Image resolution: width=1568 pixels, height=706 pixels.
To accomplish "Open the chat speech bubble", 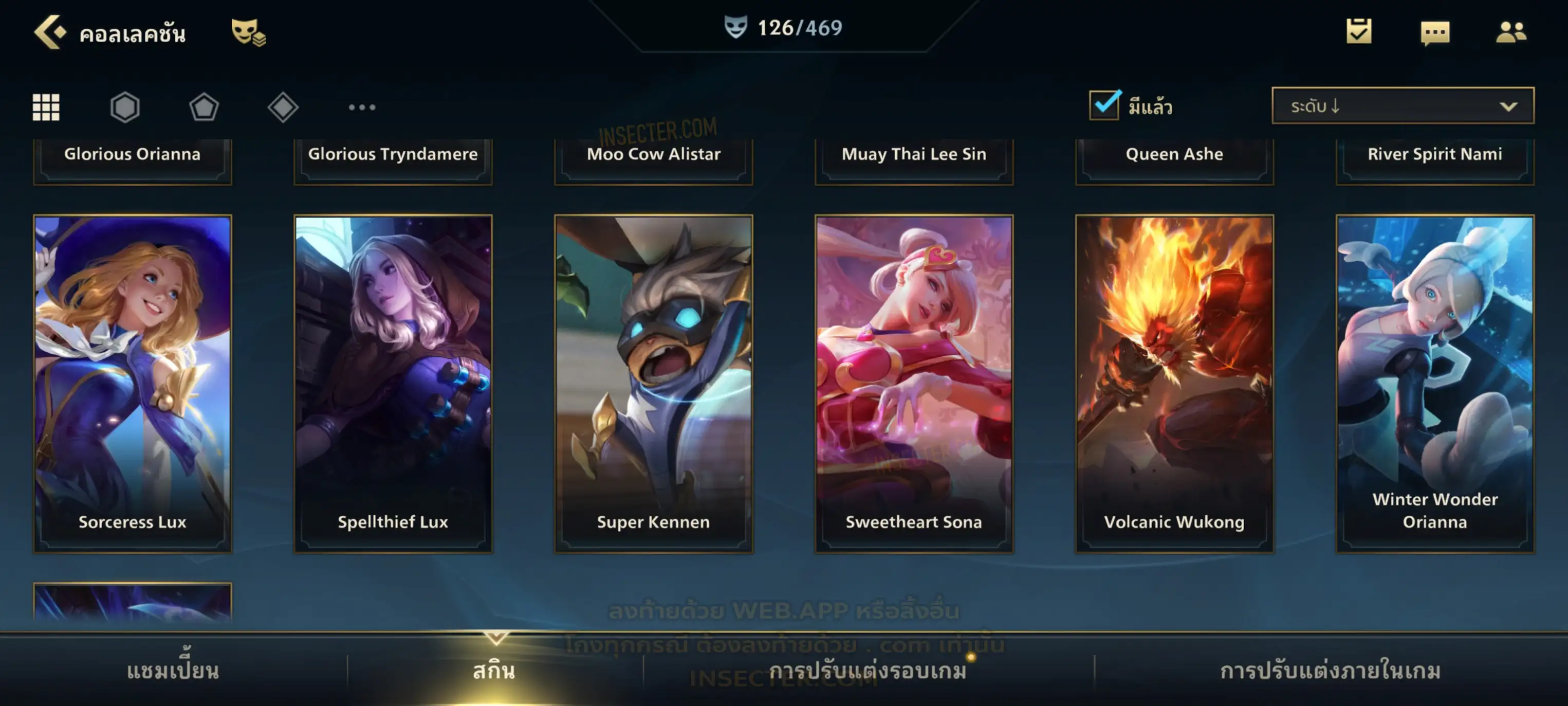I will 1435,32.
